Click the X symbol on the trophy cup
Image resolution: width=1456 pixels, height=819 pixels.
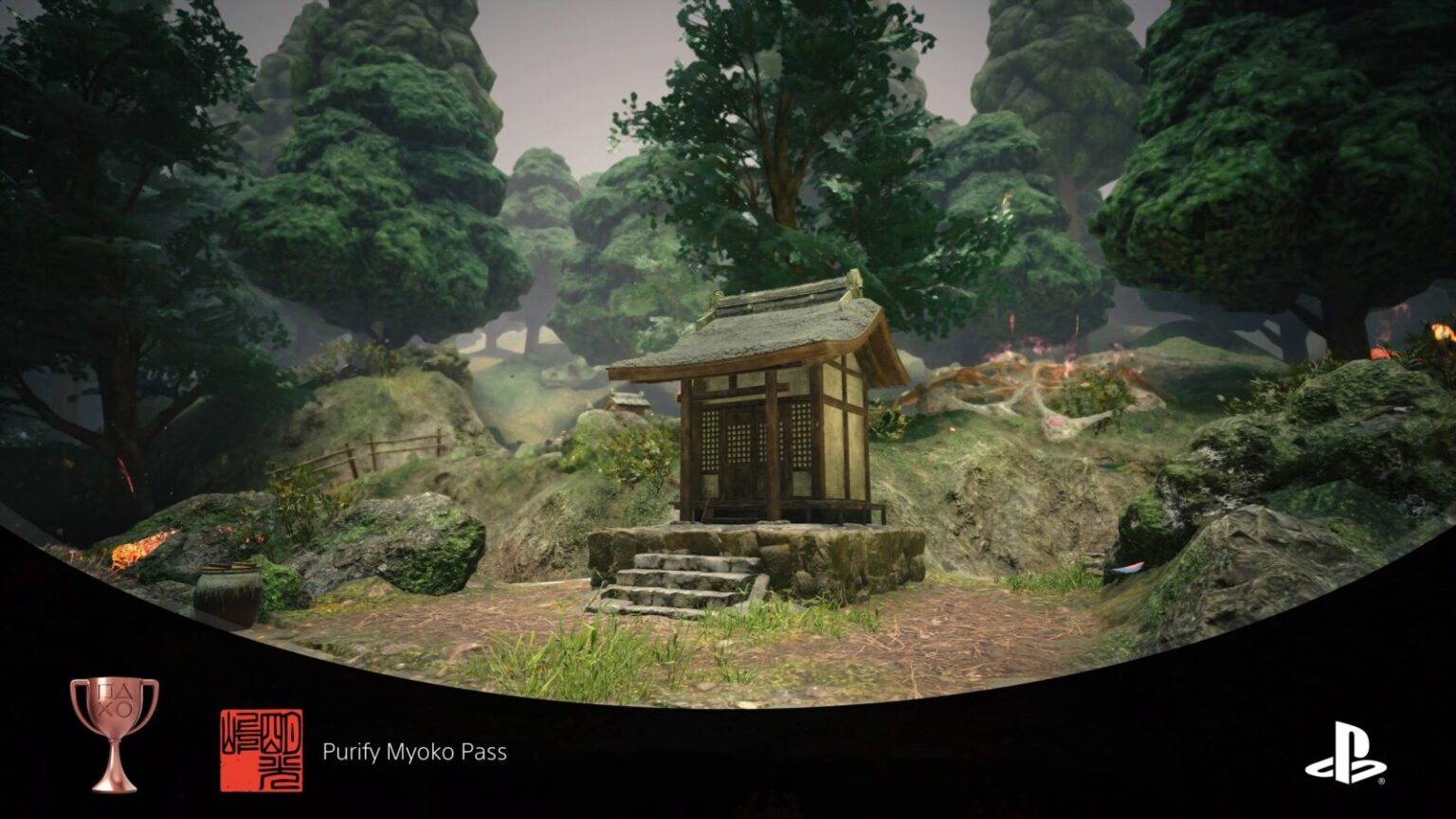tap(104, 707)
